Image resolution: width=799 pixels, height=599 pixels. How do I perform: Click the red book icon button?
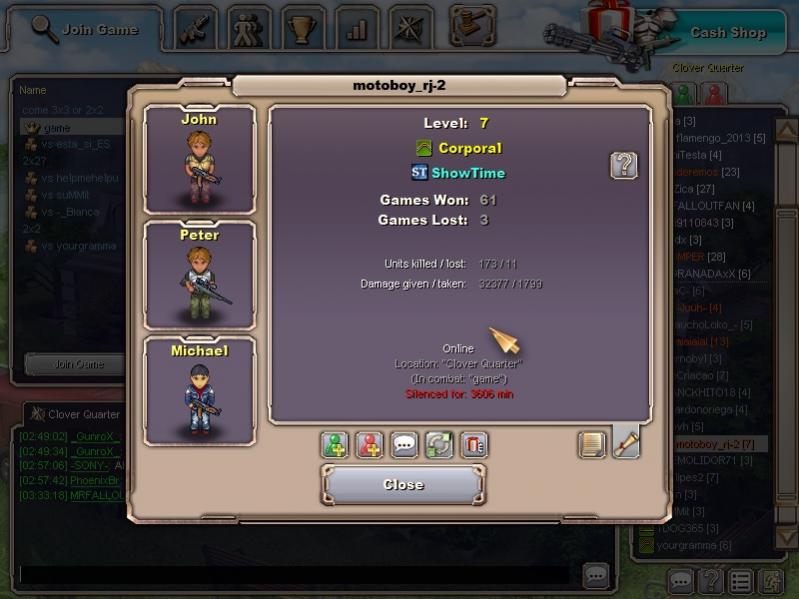[474, 445]
